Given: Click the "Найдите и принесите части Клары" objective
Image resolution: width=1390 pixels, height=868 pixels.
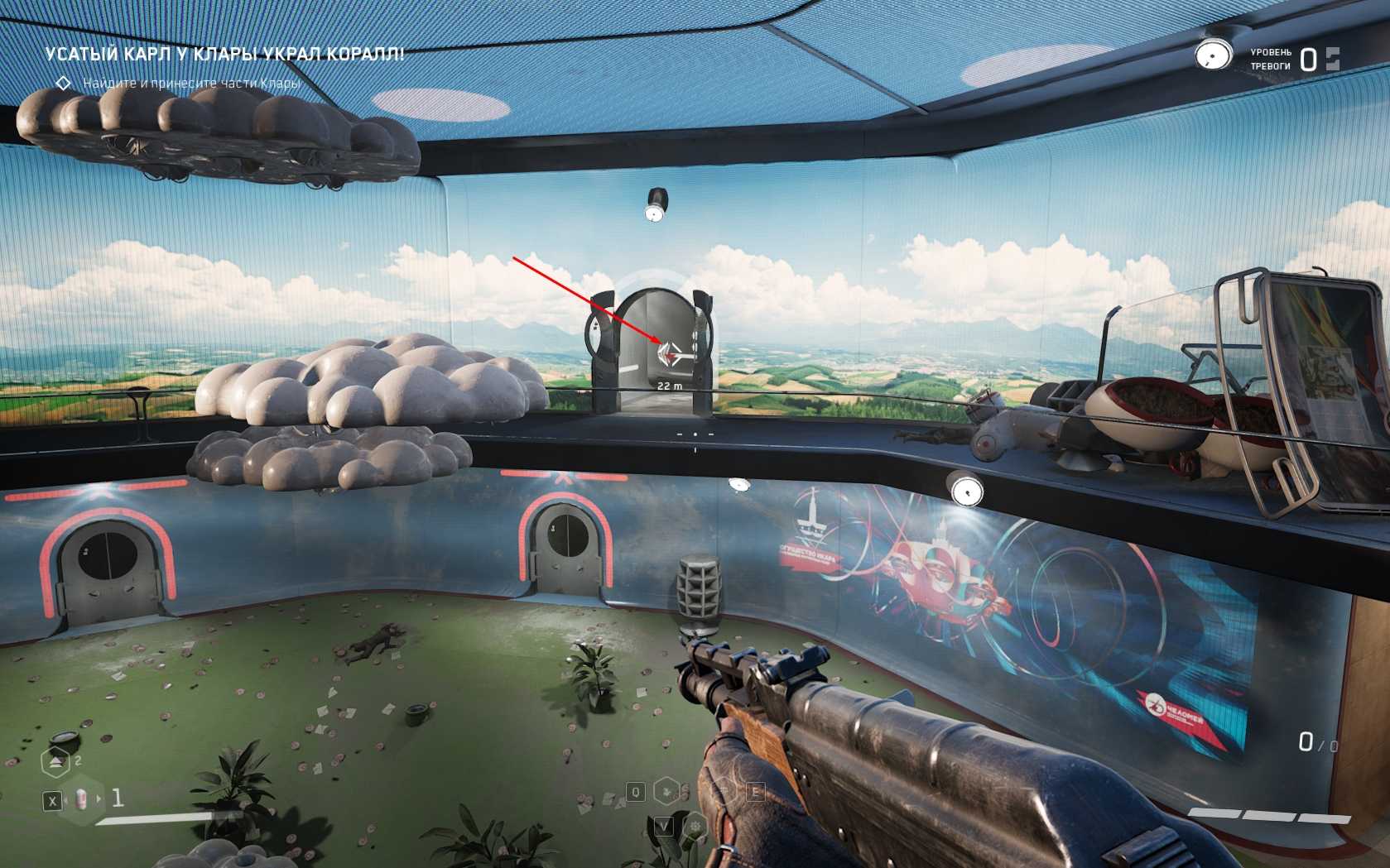Looking at the screenshot, I should [x=191, y=83].
